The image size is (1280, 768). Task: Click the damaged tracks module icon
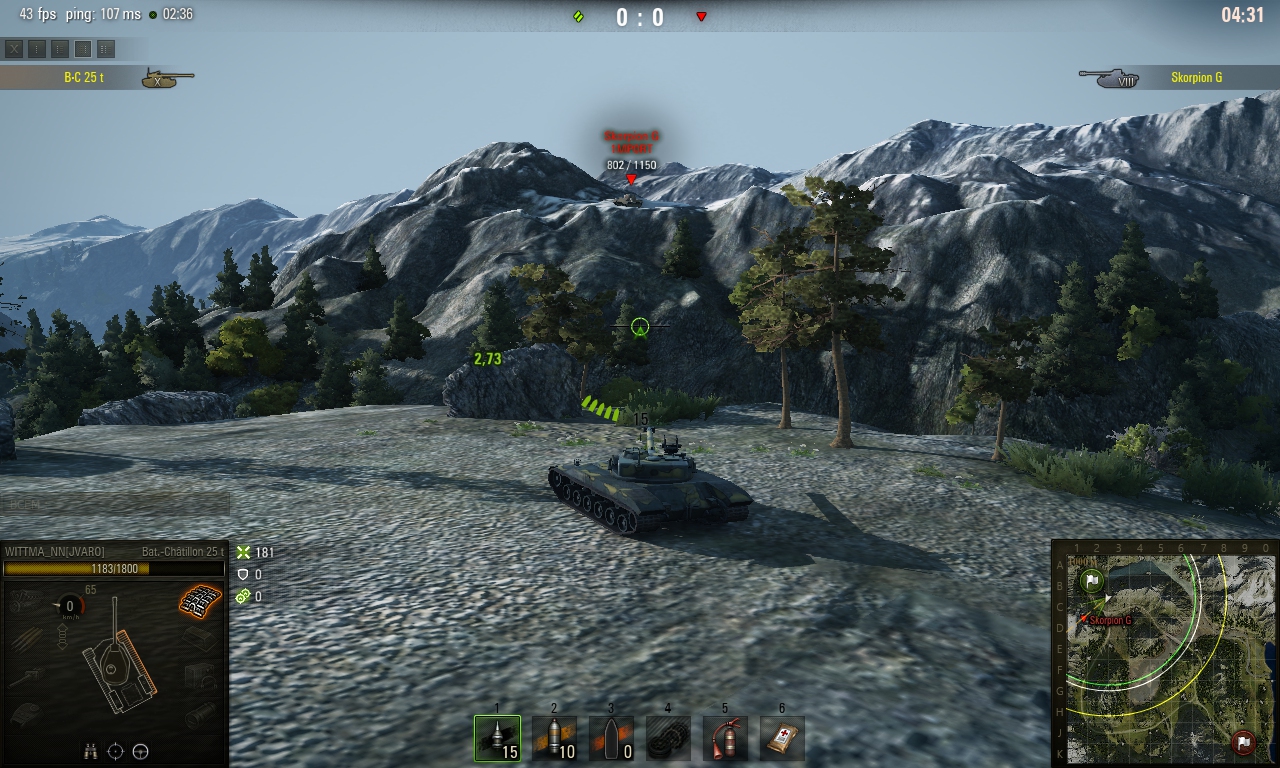click(200, 600)
